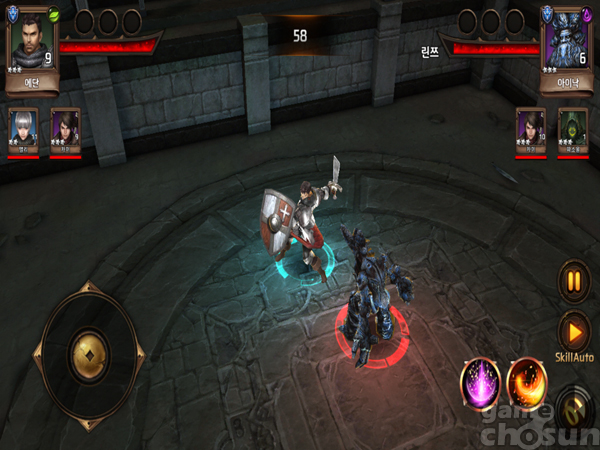Viewport: 600px width, 450px height.
Task: Select the enemy brown-haired reserve portrait
Action: click(x=531, y=130)
